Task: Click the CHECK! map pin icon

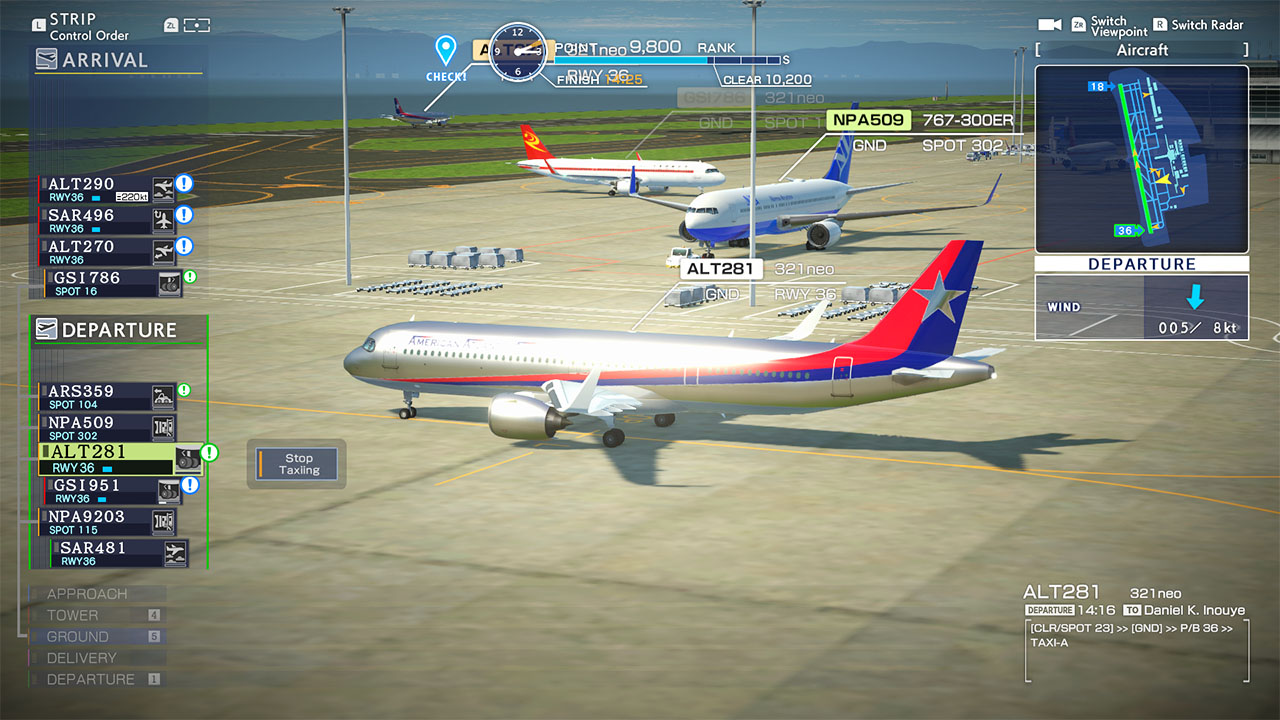Action: pyautogui.click(x=446, y=48)
